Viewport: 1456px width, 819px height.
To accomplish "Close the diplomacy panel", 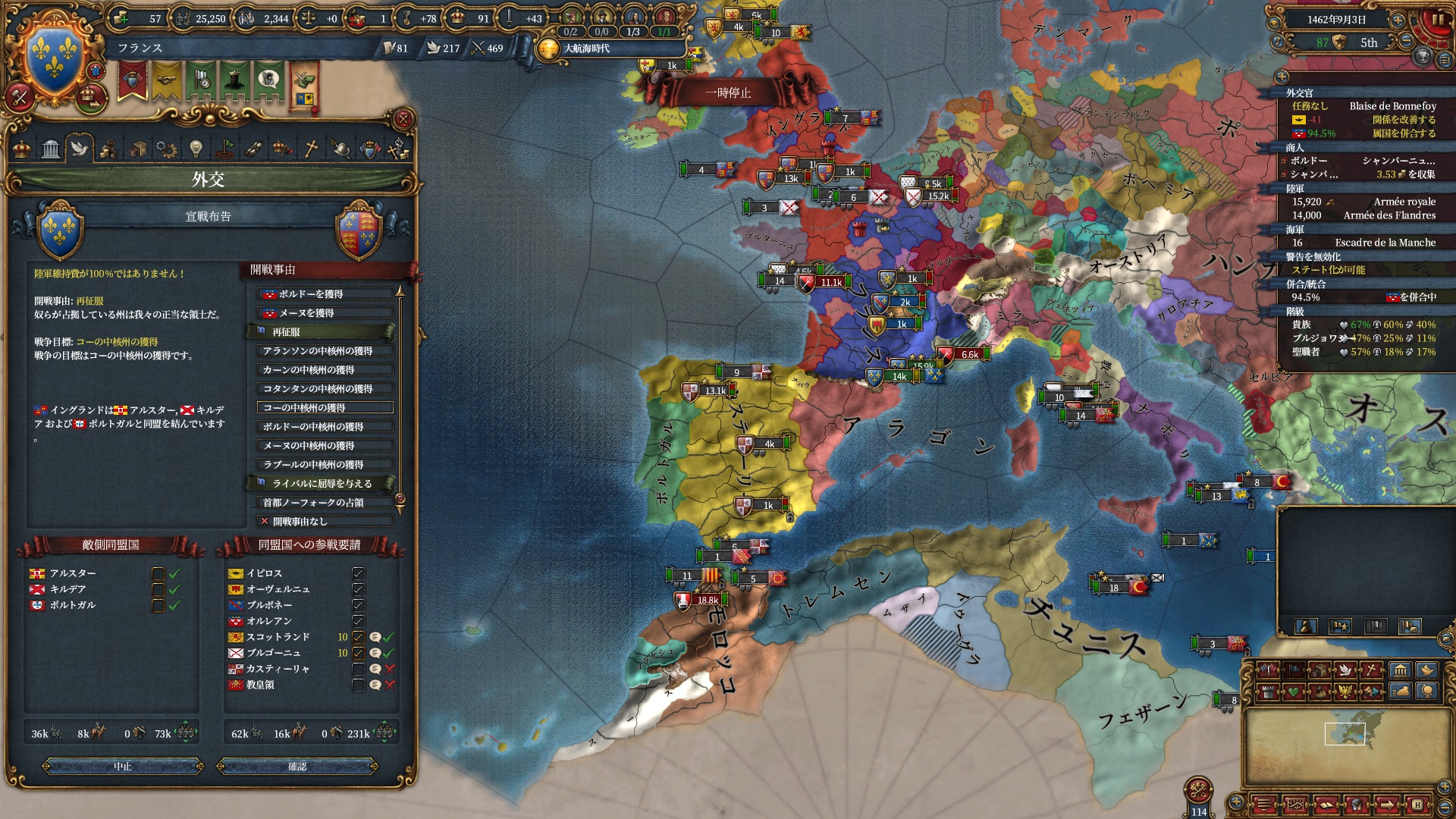I will pyautogui.click(x=403, y=119).
